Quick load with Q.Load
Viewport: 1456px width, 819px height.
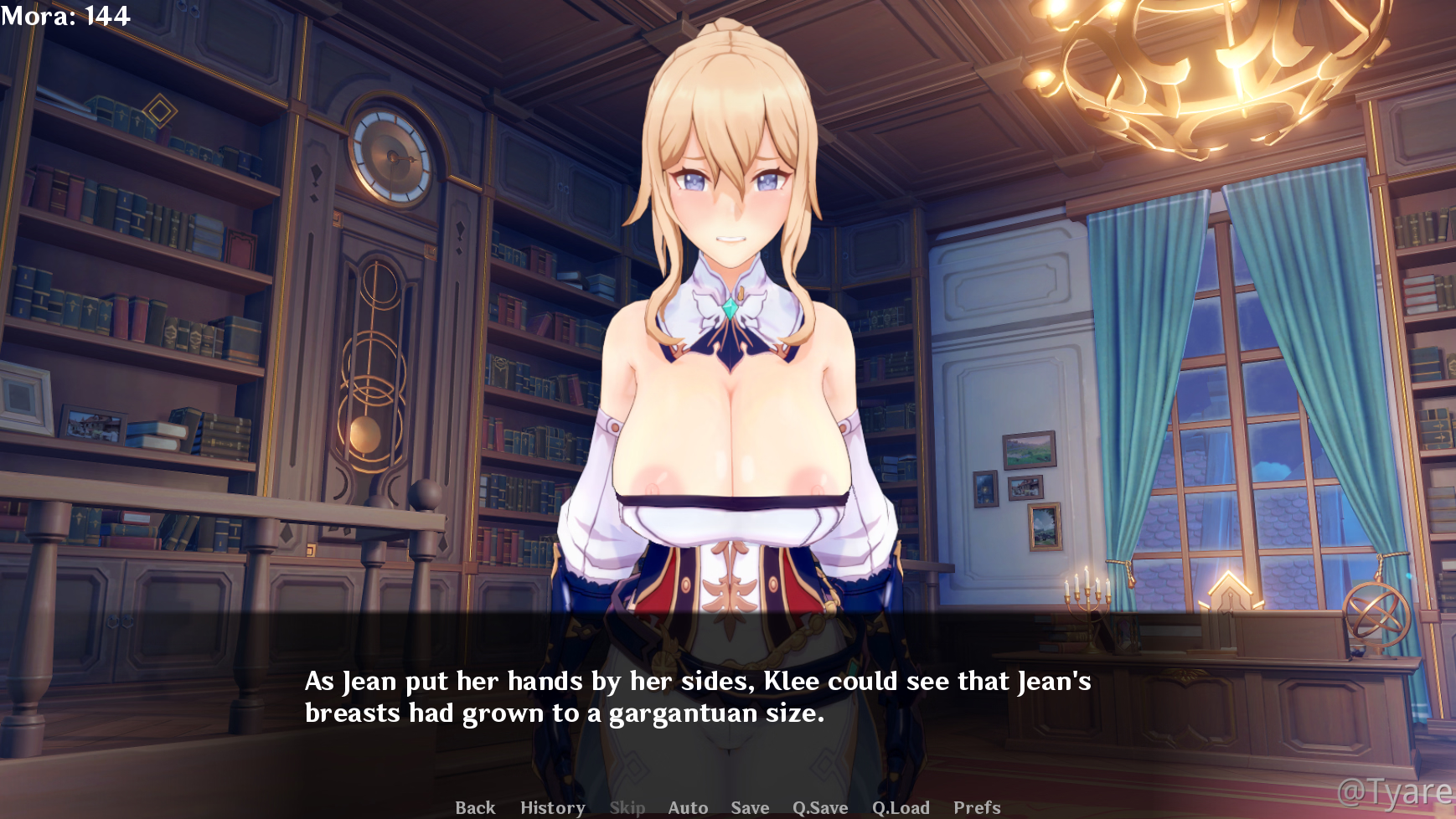(x=901, y=807)
